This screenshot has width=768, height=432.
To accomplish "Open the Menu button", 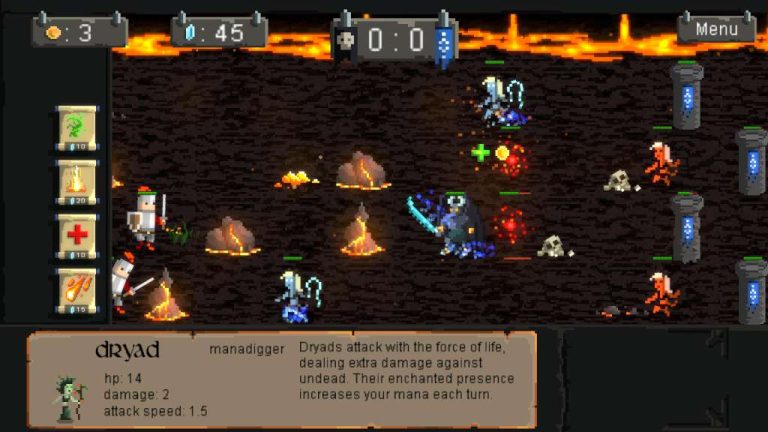I will (x=716, y=29).
